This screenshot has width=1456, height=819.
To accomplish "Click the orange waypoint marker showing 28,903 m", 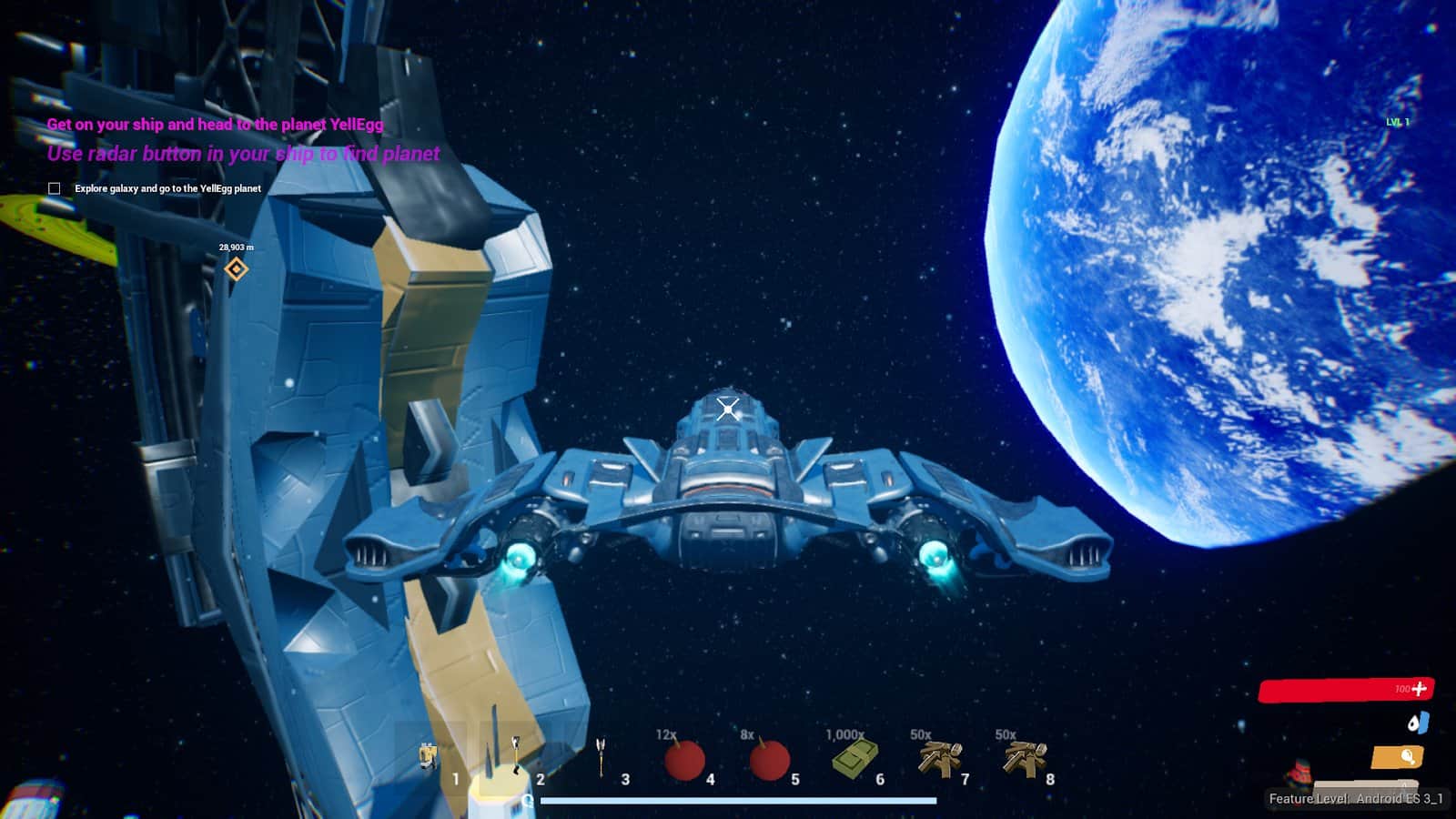I will click(x=236, y=268).
